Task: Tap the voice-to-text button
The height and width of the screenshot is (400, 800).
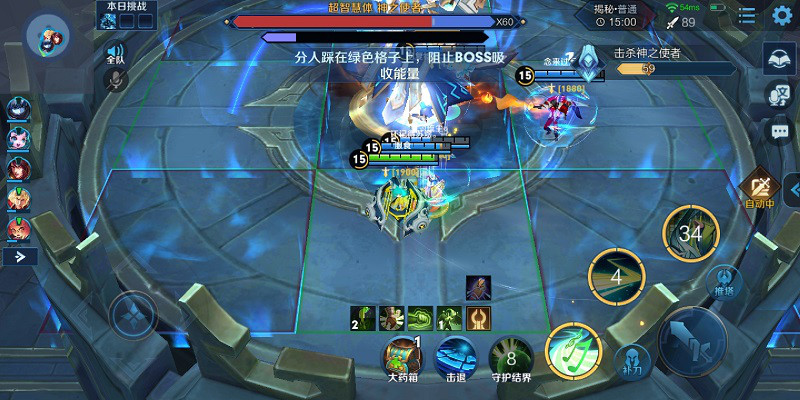Action: (779, 95)
